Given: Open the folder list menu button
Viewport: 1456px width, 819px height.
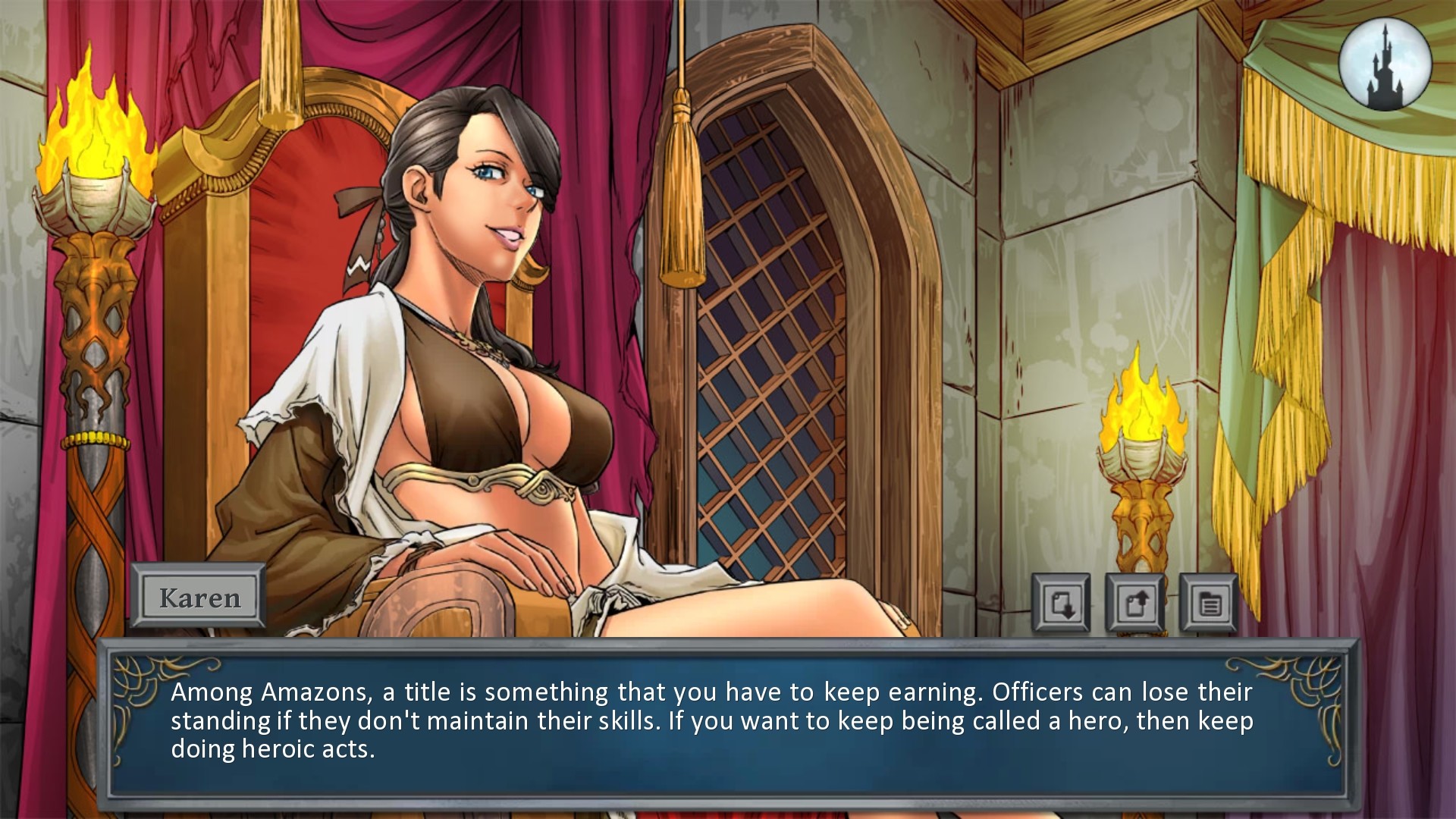Looking at the screenshot, I should (1208, 604).
